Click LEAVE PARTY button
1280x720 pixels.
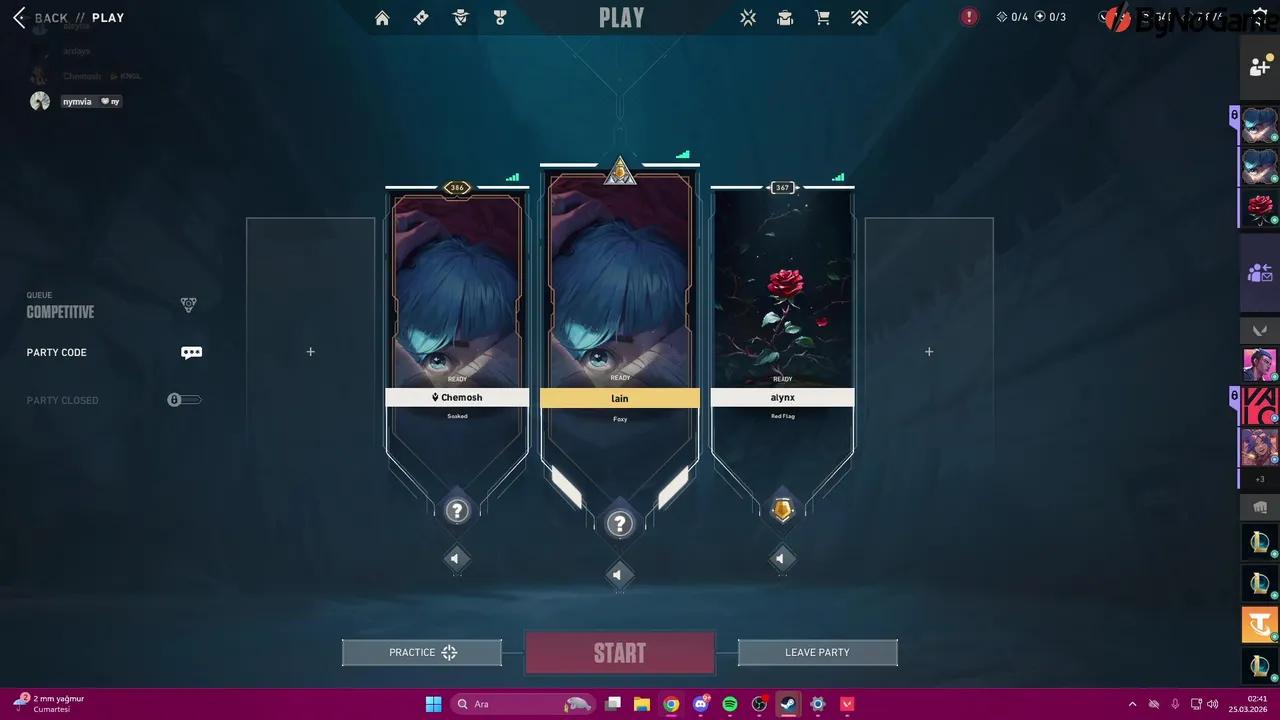tap(817, 652)
